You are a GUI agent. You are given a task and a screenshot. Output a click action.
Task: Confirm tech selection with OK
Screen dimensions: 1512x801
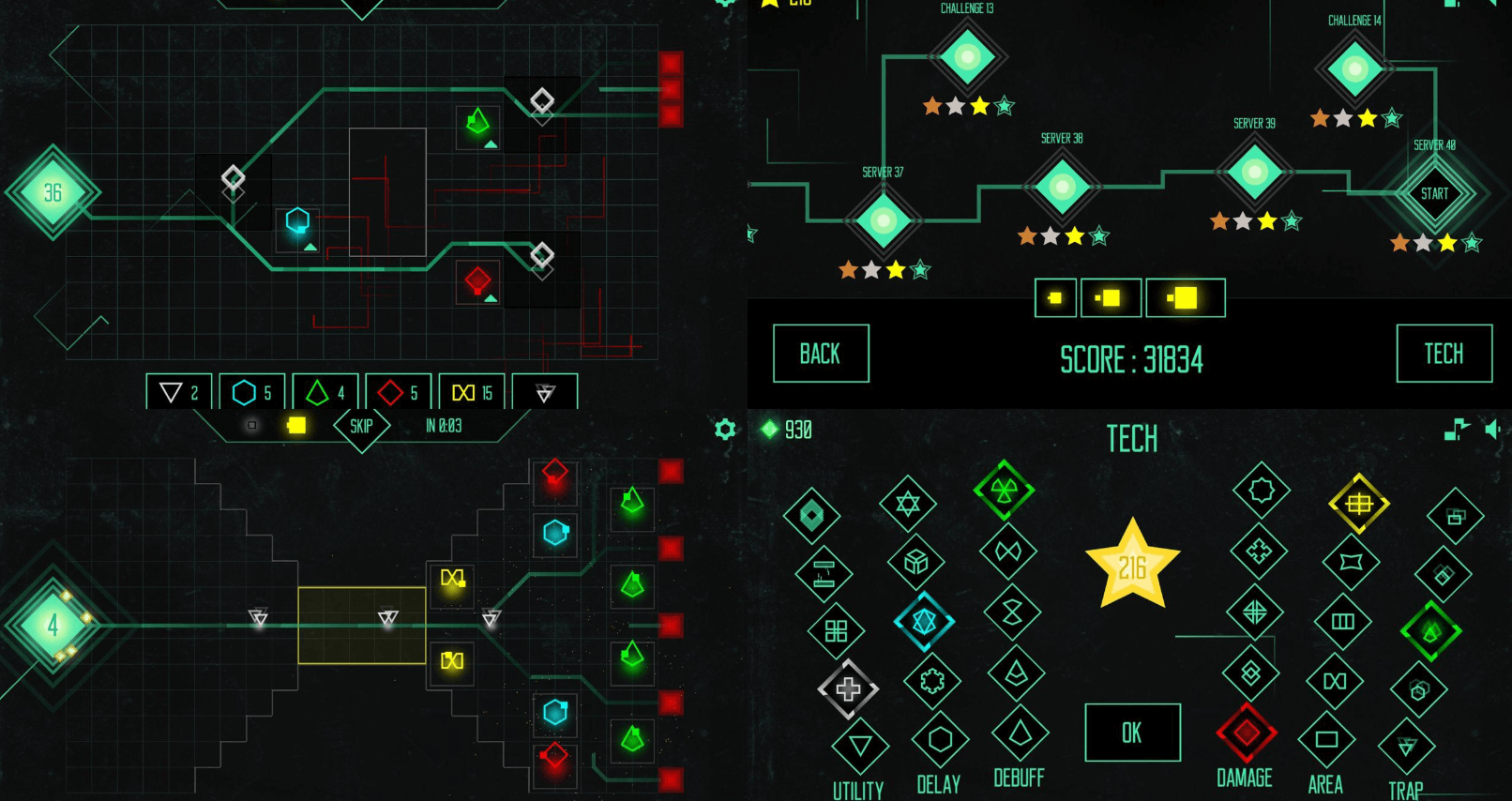coord(1132,733)
